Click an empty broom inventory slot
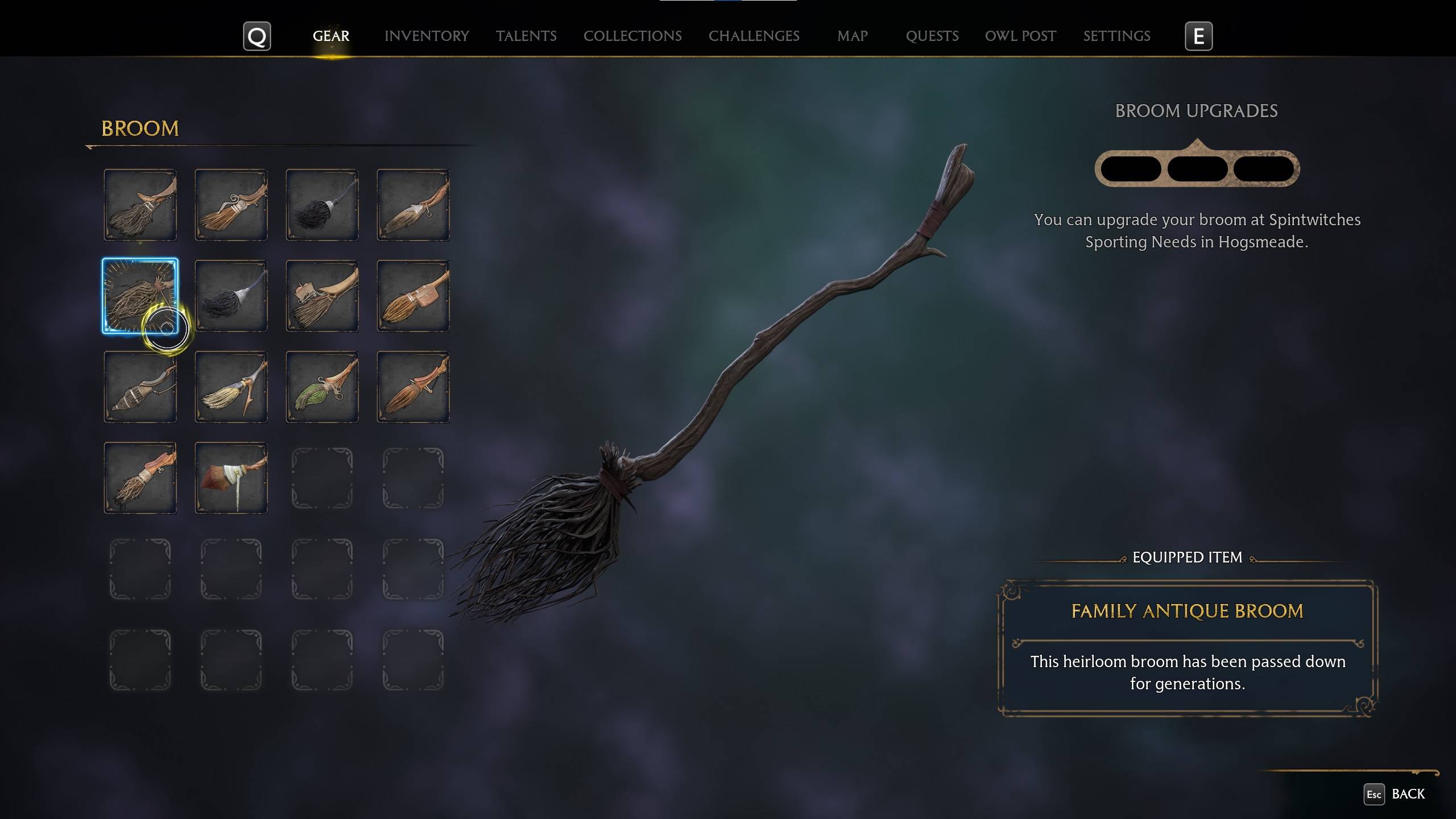1456x819 pixels. point(322,478)
